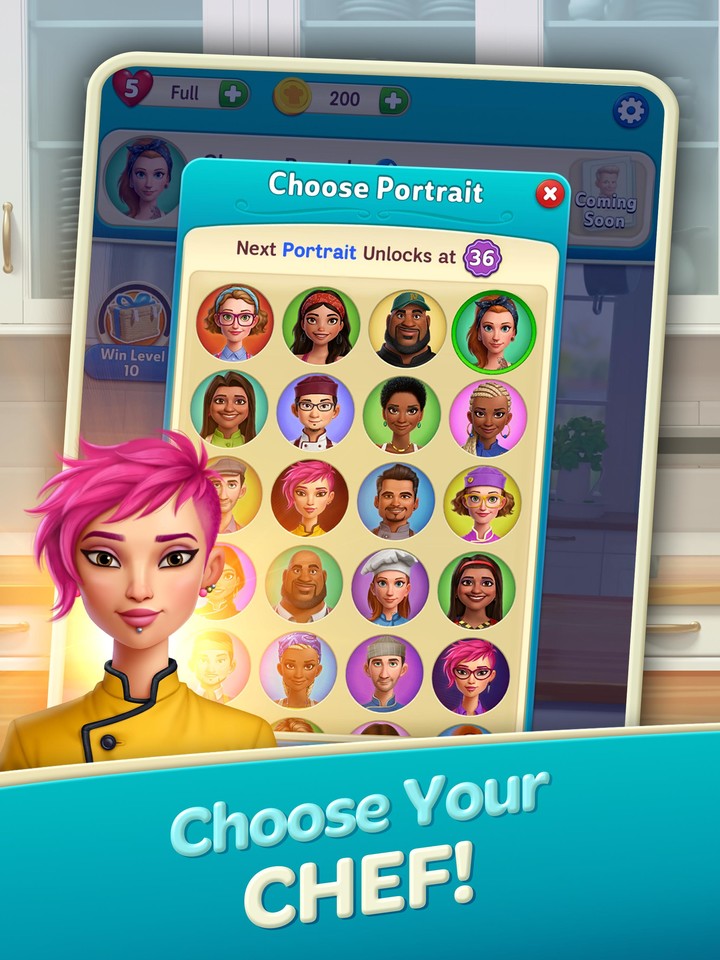Select the portrait with white chef hat
Viewport: 720px width, 960px height.
tap(389, 586)
